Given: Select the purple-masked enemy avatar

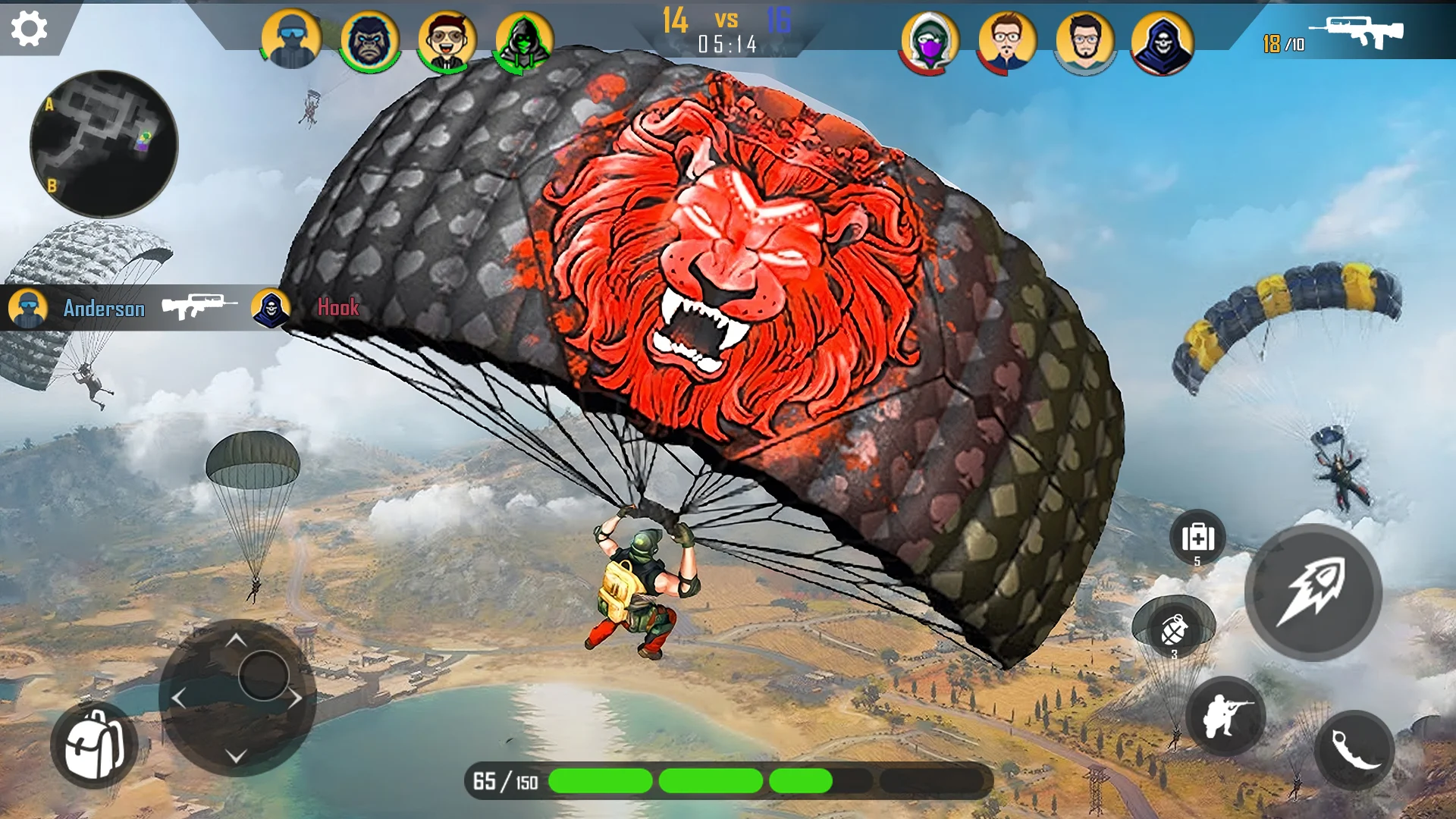Looking at the screenshot, I should pos(930,42).
